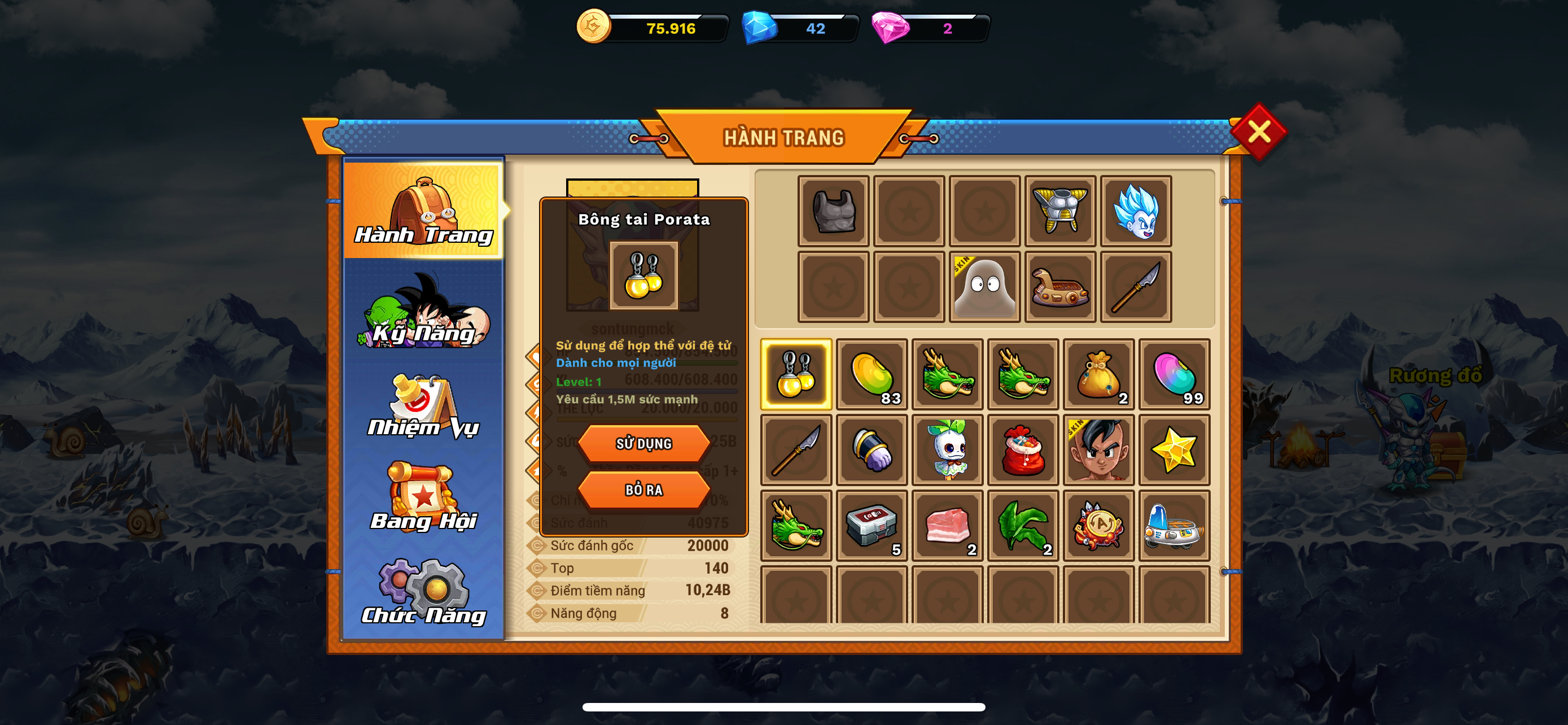Select the Hành Trang backpack tab

pyautogui.click(x=424, y=209)
